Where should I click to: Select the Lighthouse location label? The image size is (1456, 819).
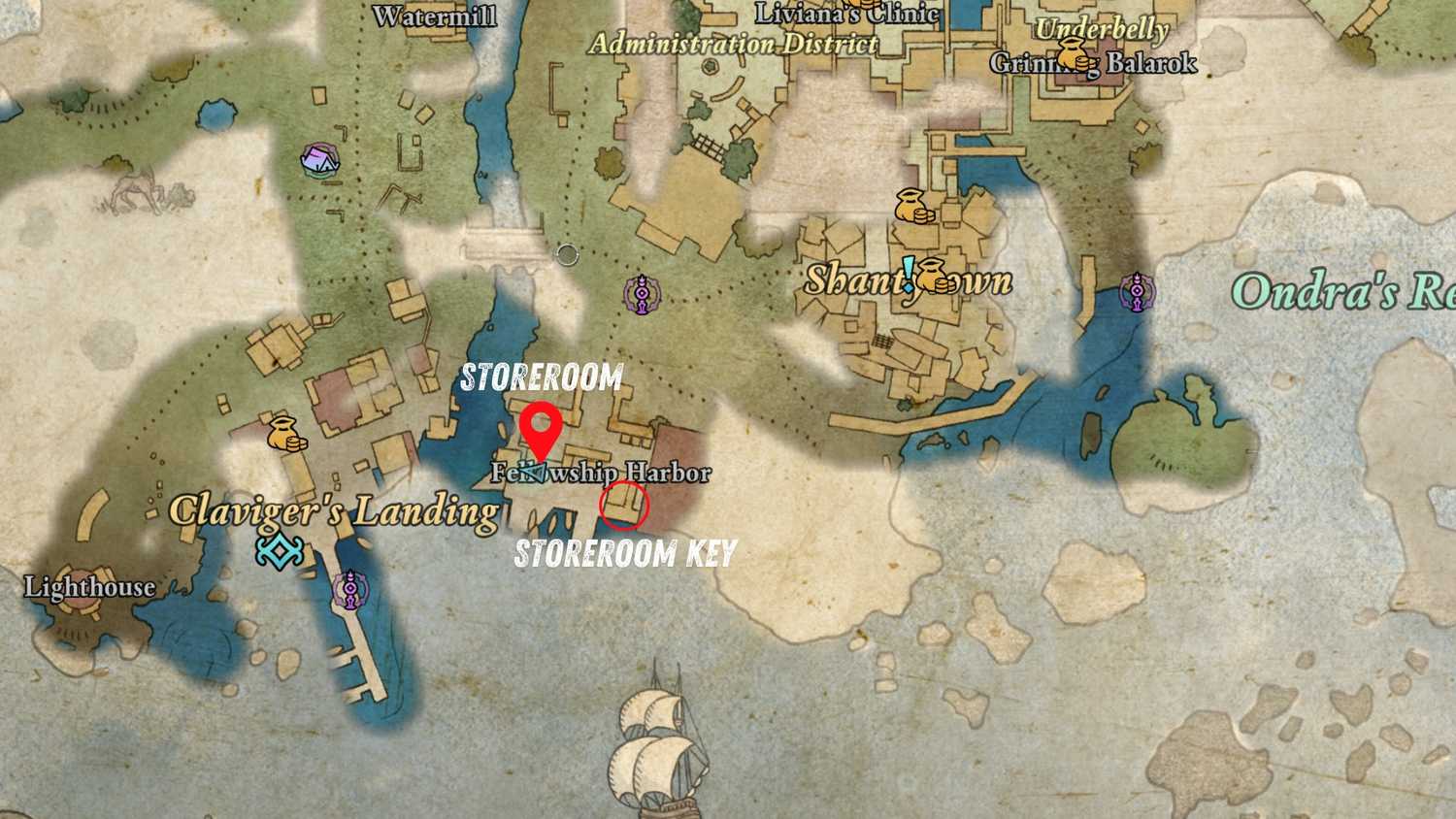(x=92, y=587)
